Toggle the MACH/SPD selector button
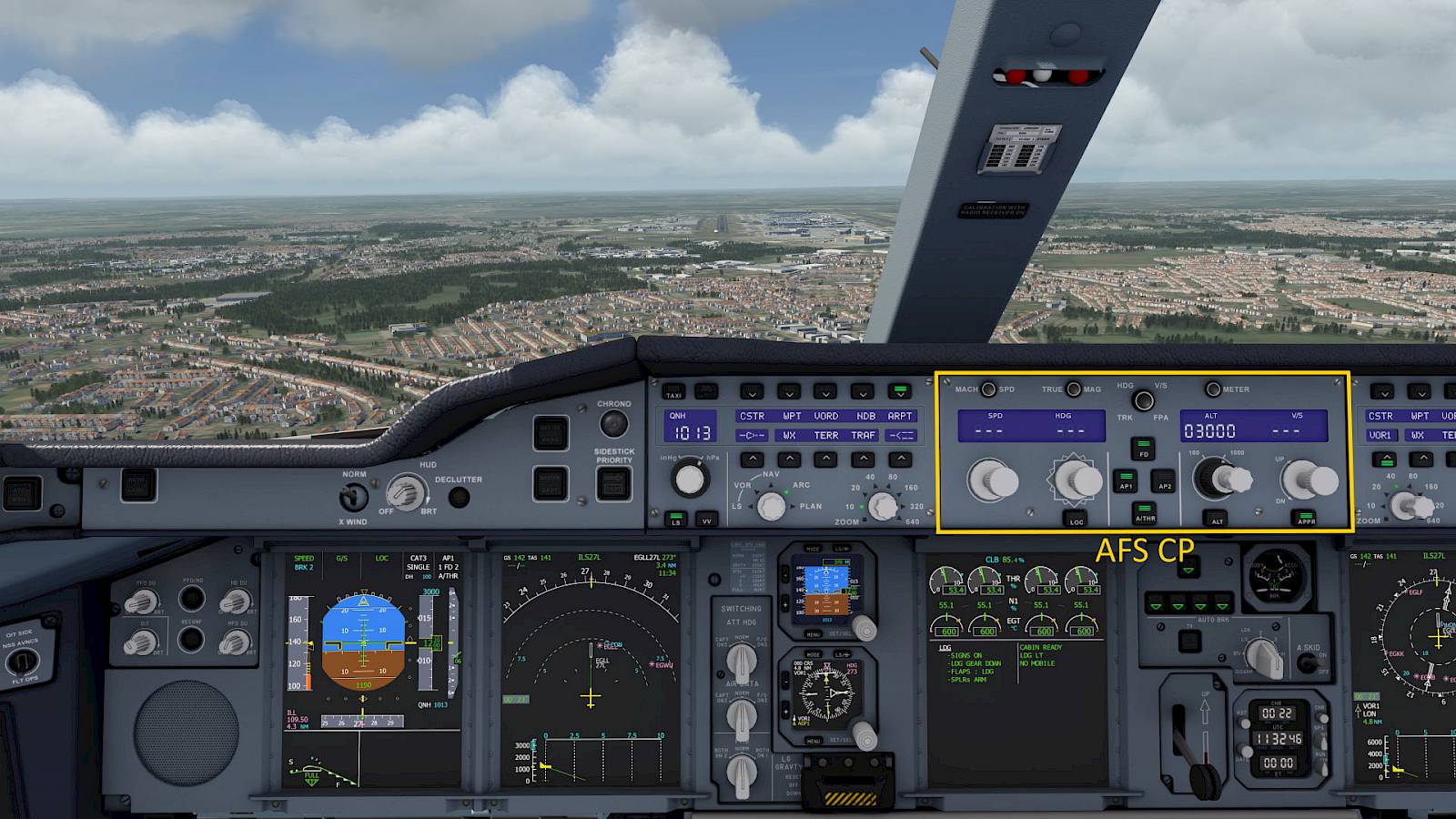Image resolution: width=1456 pixels, height=819 pixels. coord(988,389)
